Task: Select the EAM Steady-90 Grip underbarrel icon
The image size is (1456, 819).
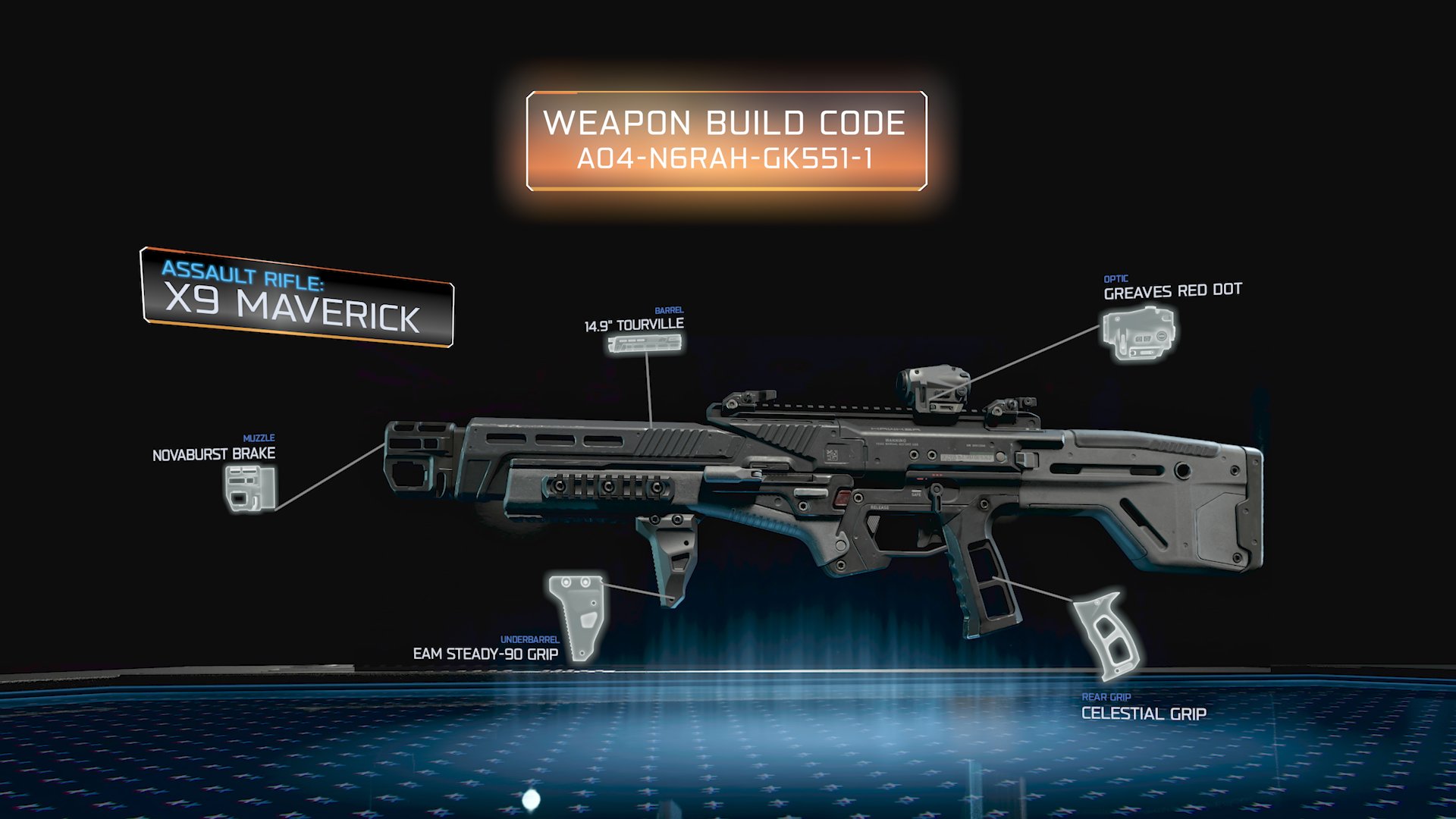Action: [x=579, y=616]
